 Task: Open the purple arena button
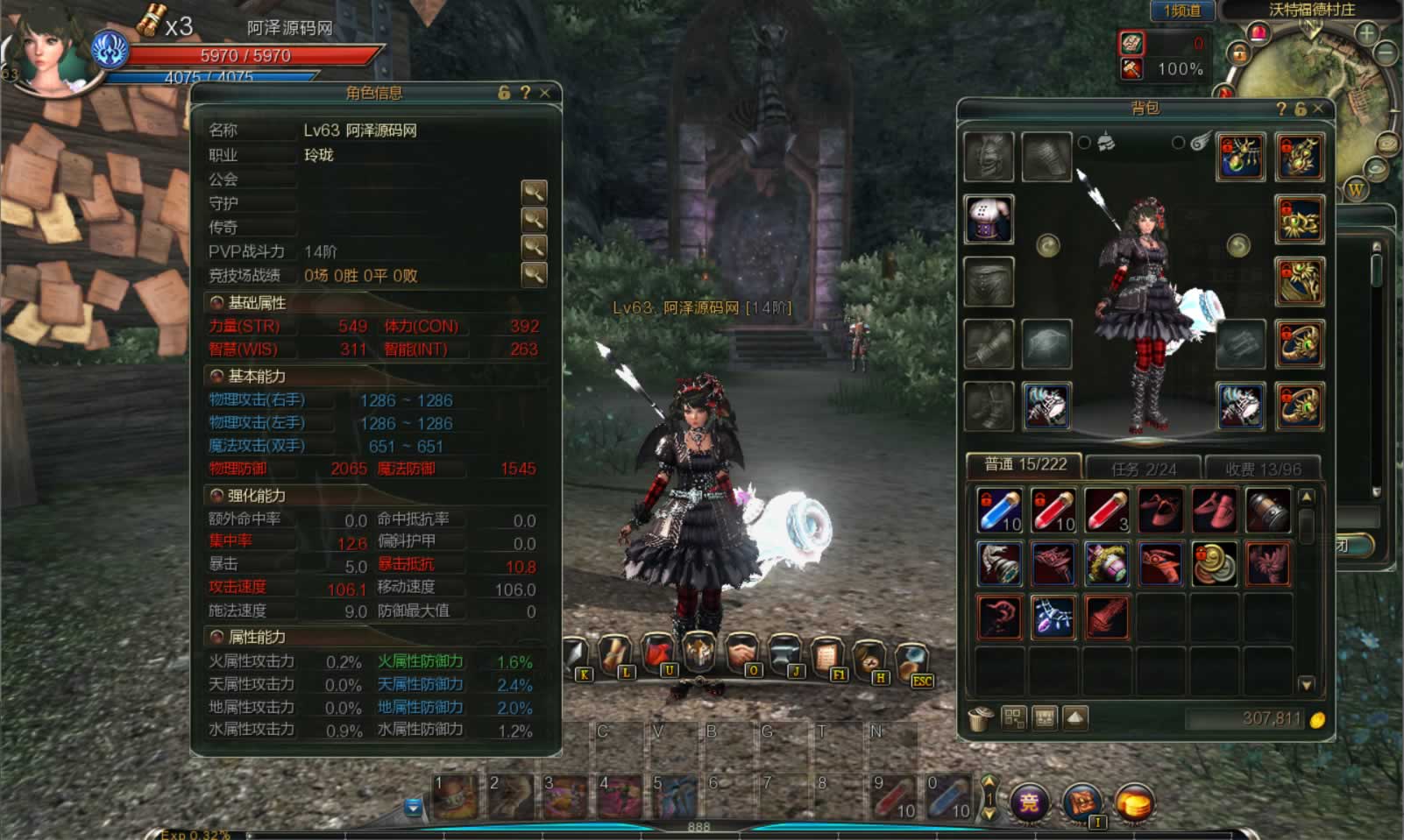(x=1029, y=801)
